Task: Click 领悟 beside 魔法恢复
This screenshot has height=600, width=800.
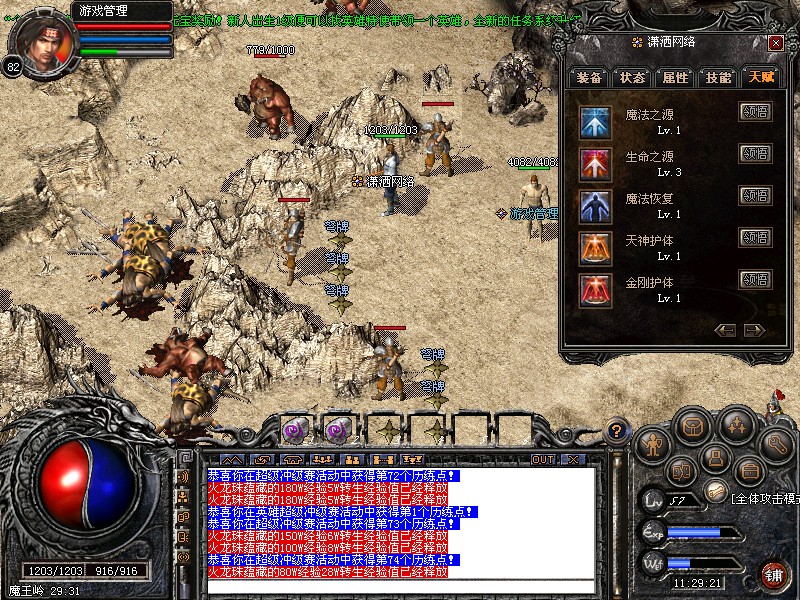Action: 755,195
